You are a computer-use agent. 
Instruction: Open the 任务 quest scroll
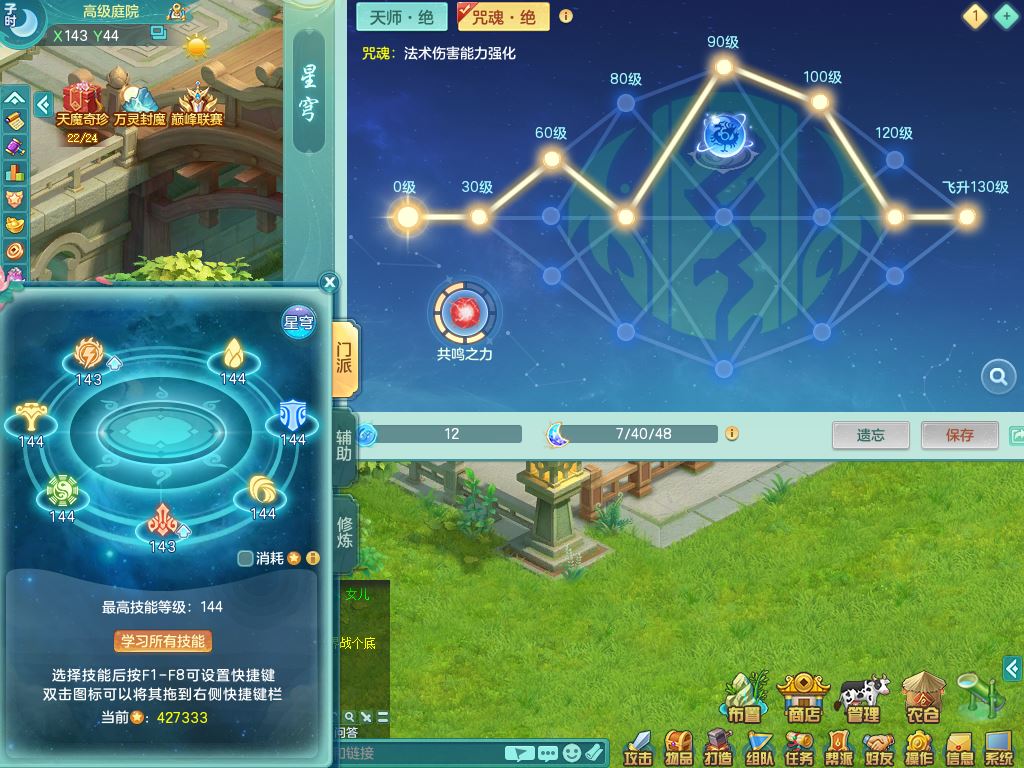coord(799,746)
